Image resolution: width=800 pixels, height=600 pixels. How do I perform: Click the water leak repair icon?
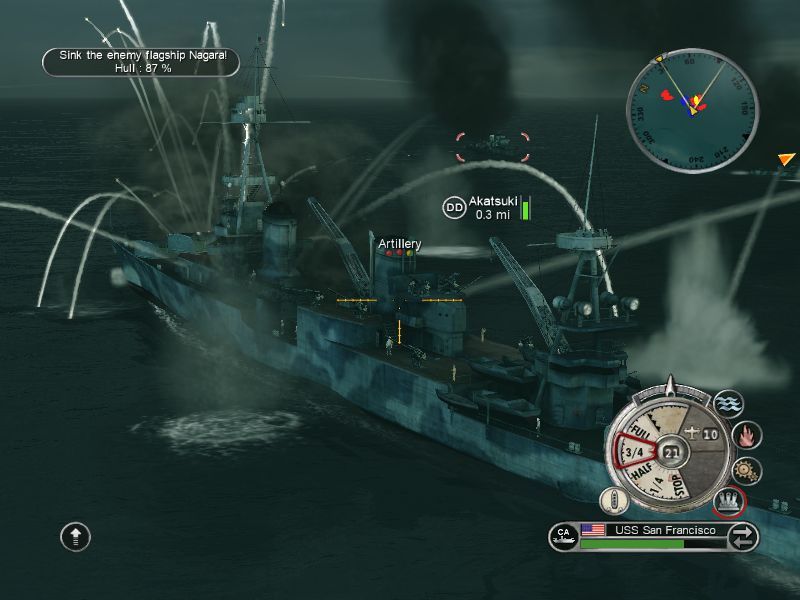pyautogui.click(x=729, y=404)
